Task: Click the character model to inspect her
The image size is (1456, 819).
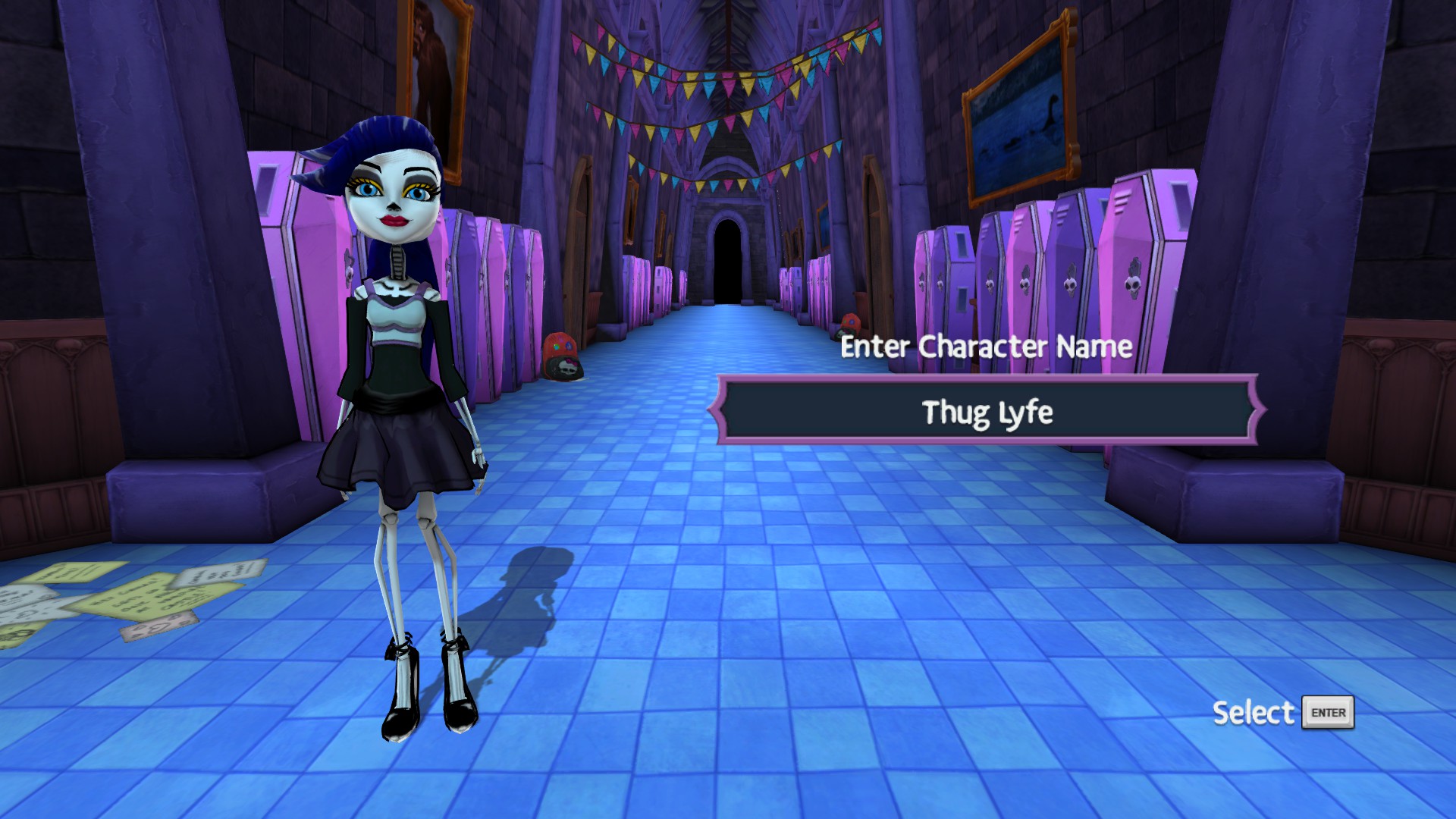Action: tap(398, 379)
